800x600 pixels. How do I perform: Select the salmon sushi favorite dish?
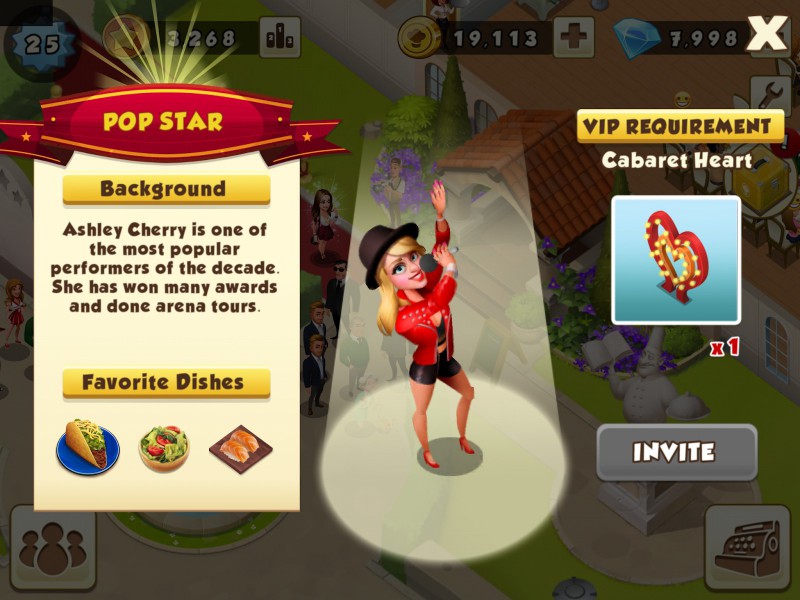pyautogui.click(x=241, y=448)
